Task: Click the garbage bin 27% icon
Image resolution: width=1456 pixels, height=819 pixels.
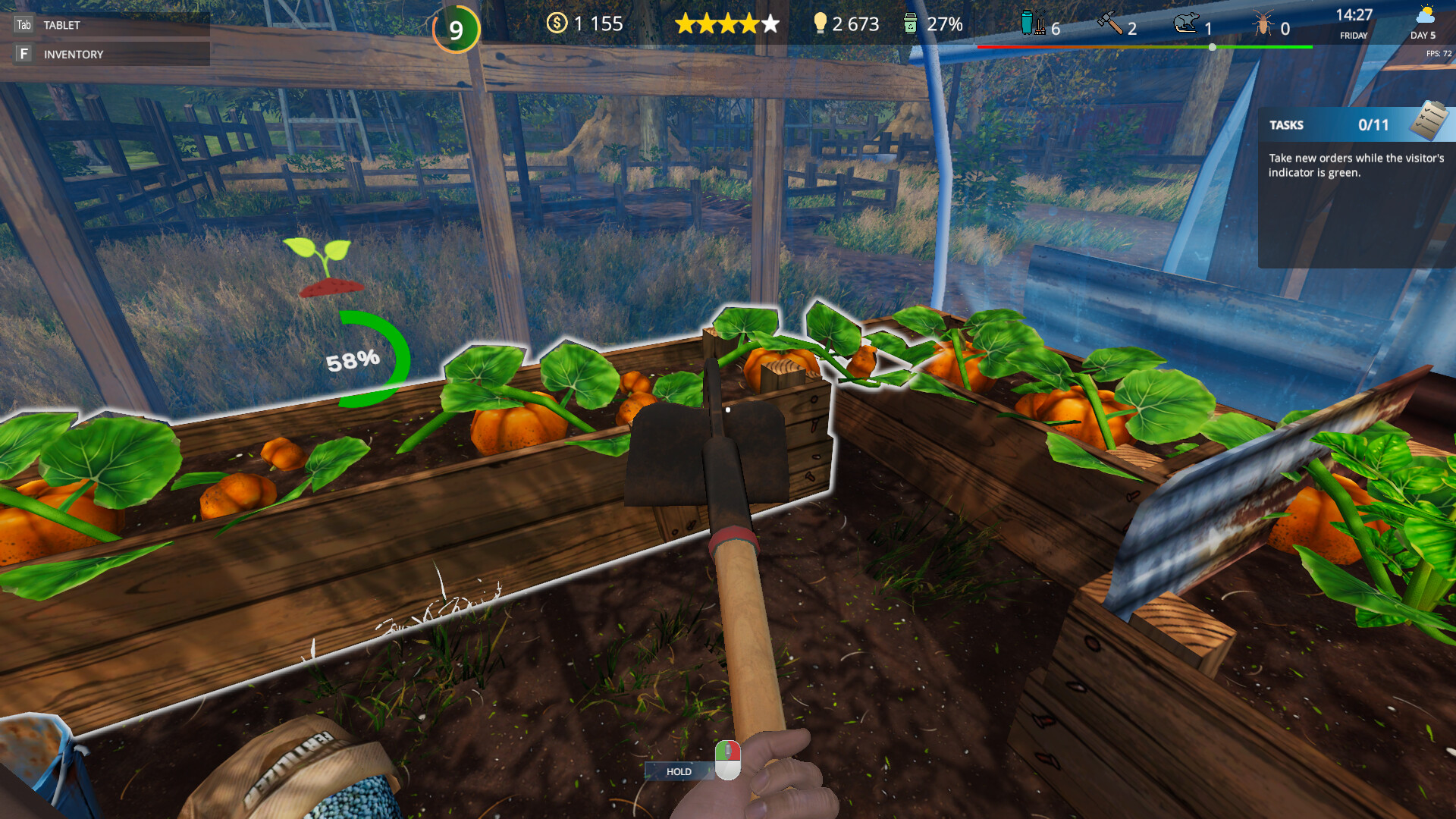Action: [909, 24]
